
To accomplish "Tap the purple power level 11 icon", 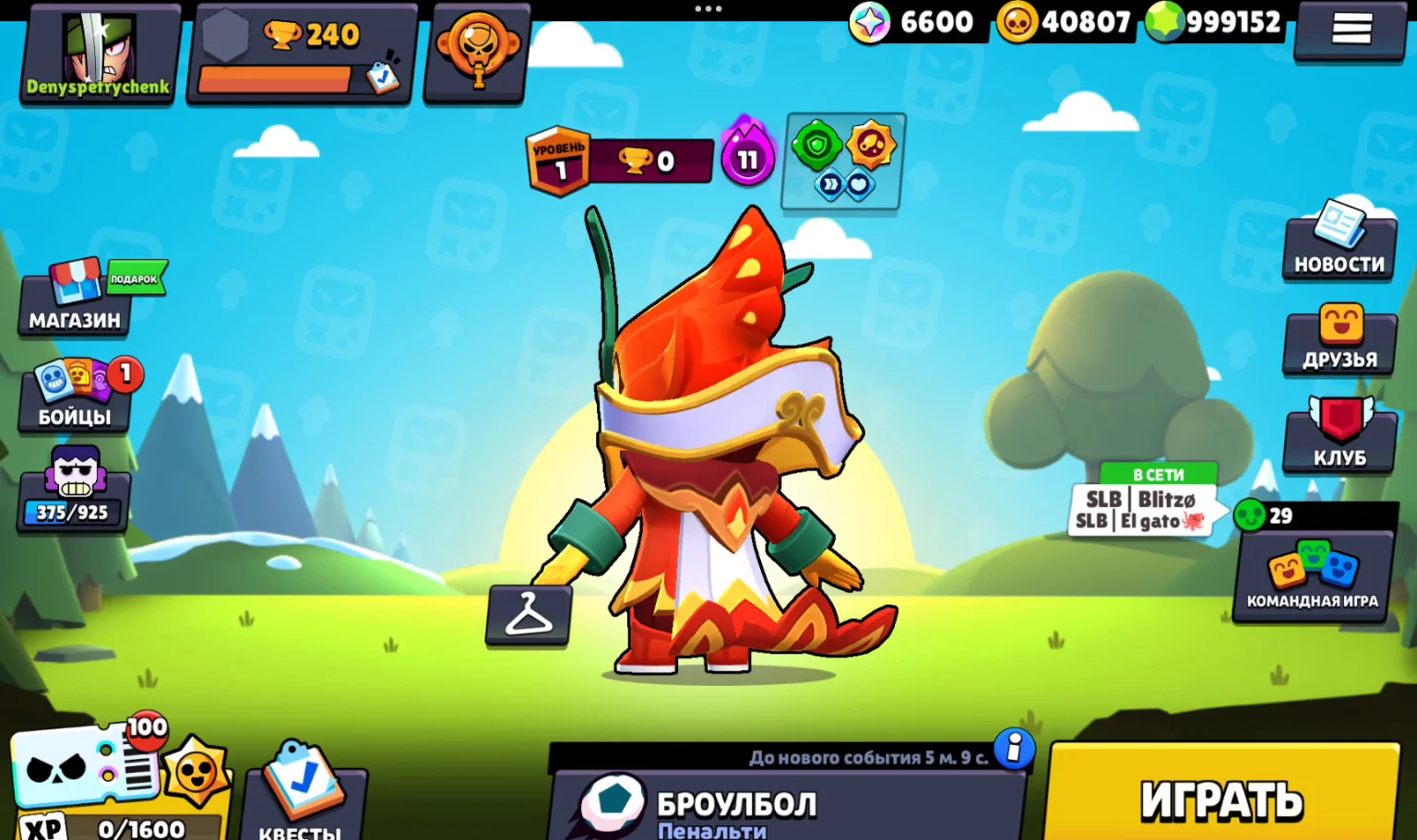I will [x=746, y=159].
